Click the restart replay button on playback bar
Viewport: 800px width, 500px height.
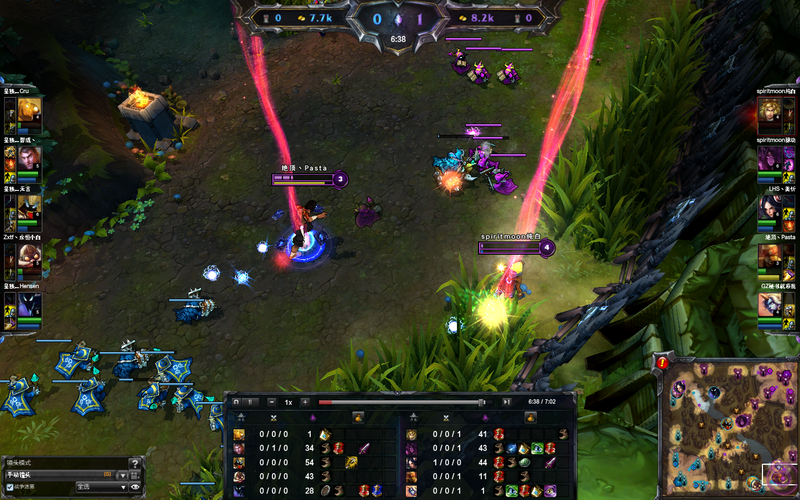[234, 402]
